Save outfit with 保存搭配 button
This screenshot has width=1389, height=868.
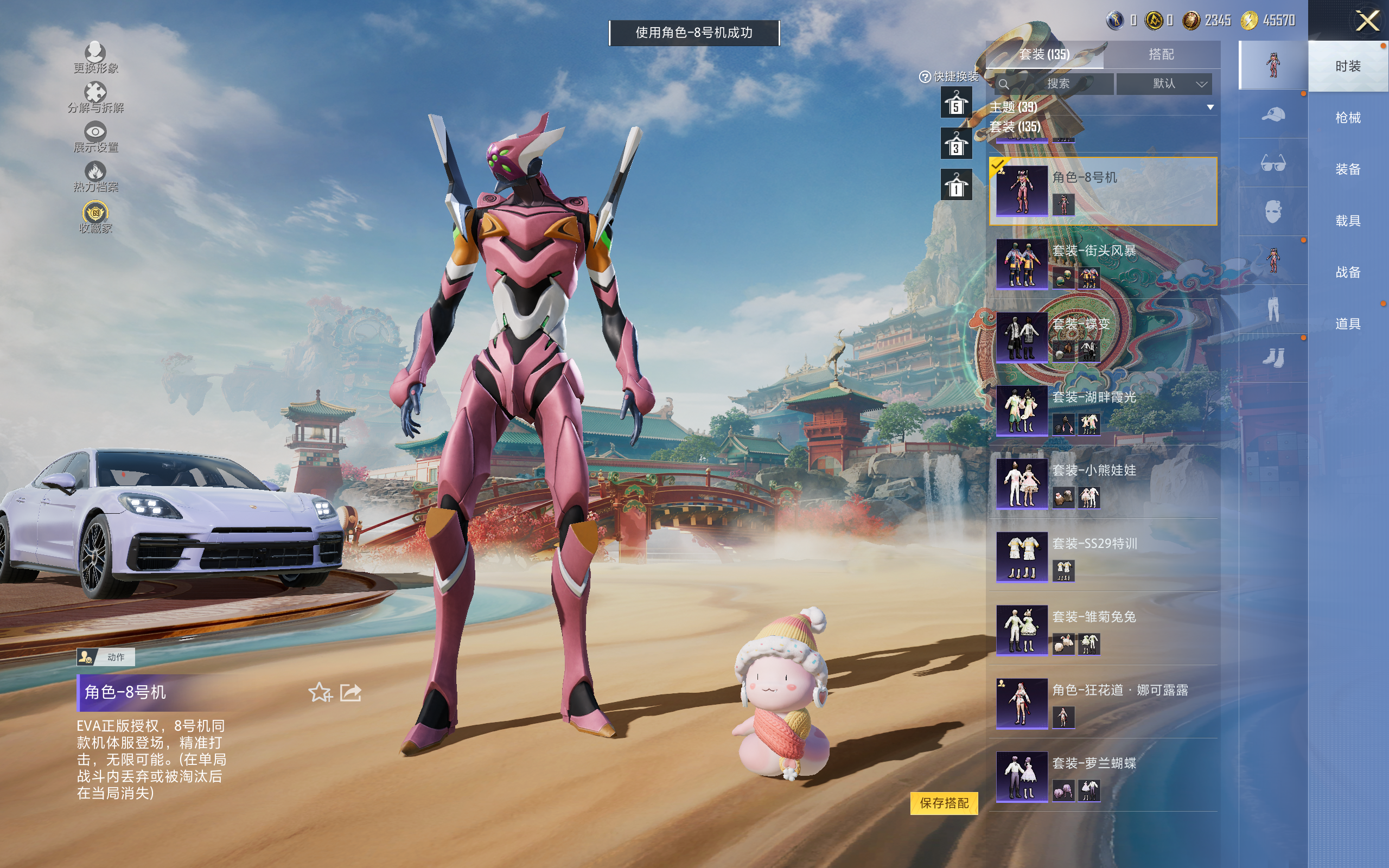(x=944, y=803)
